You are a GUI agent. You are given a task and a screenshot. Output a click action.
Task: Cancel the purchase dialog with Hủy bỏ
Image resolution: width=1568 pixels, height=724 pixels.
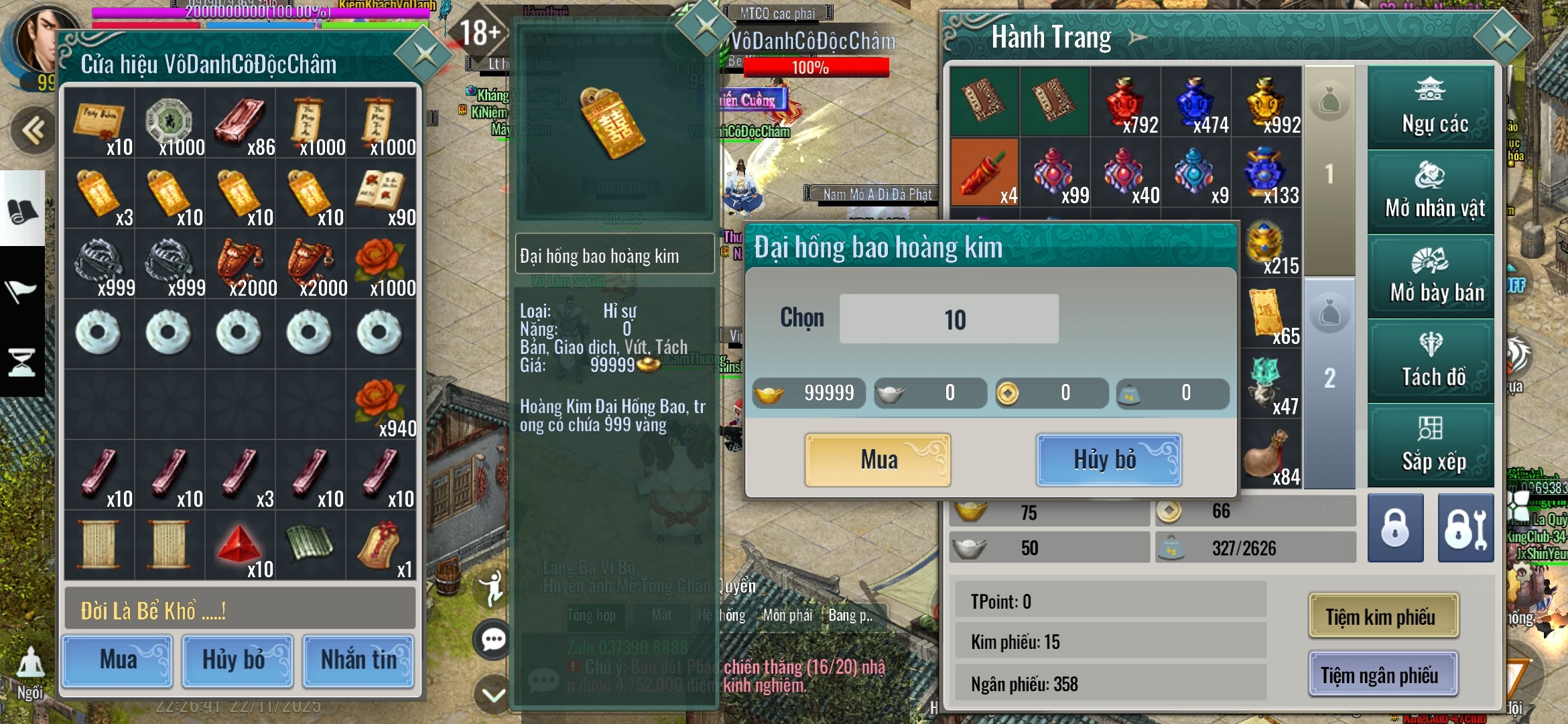tap(1108, 460)
